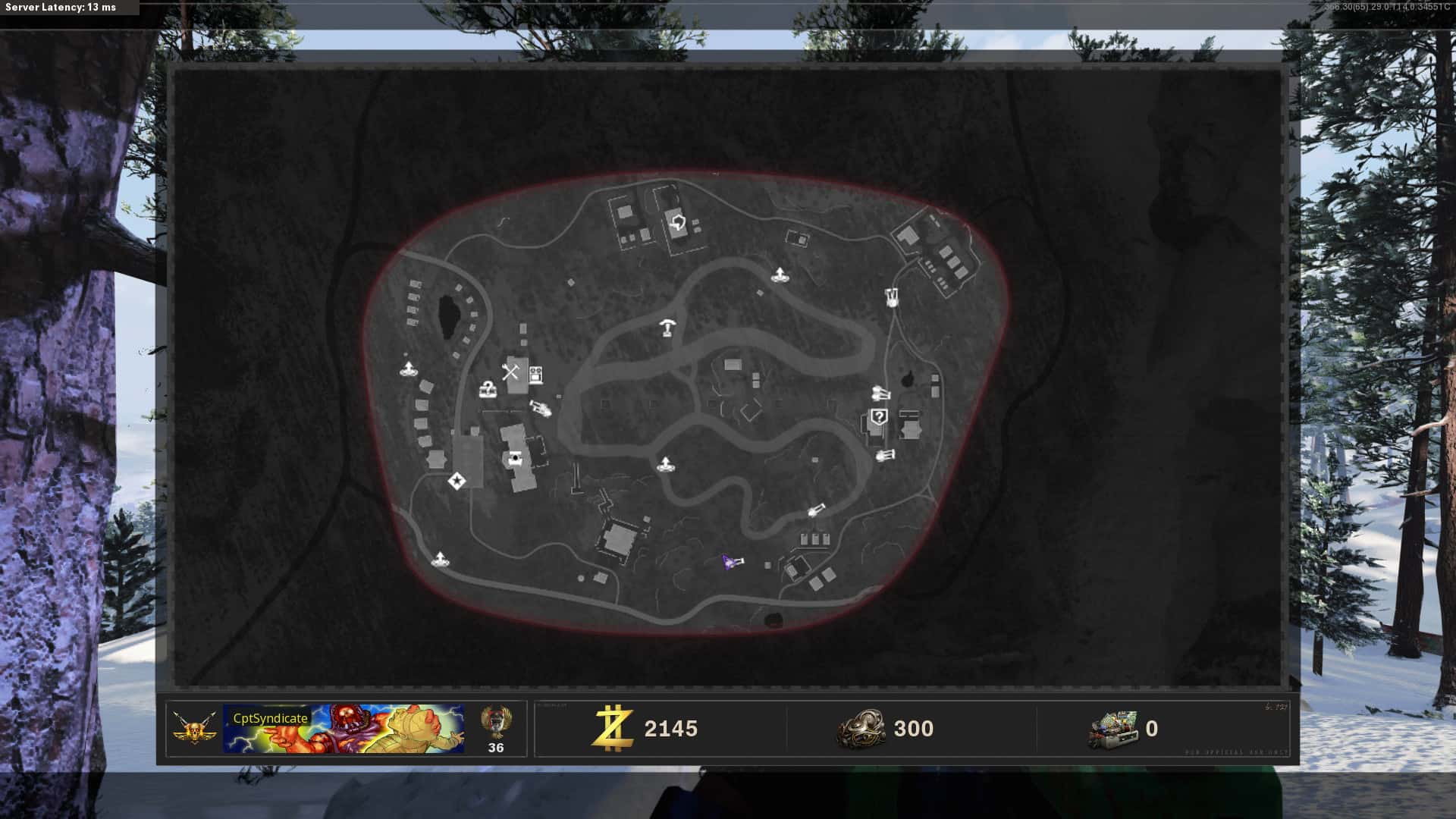Select the question mark shield marker

click(879, 416)
